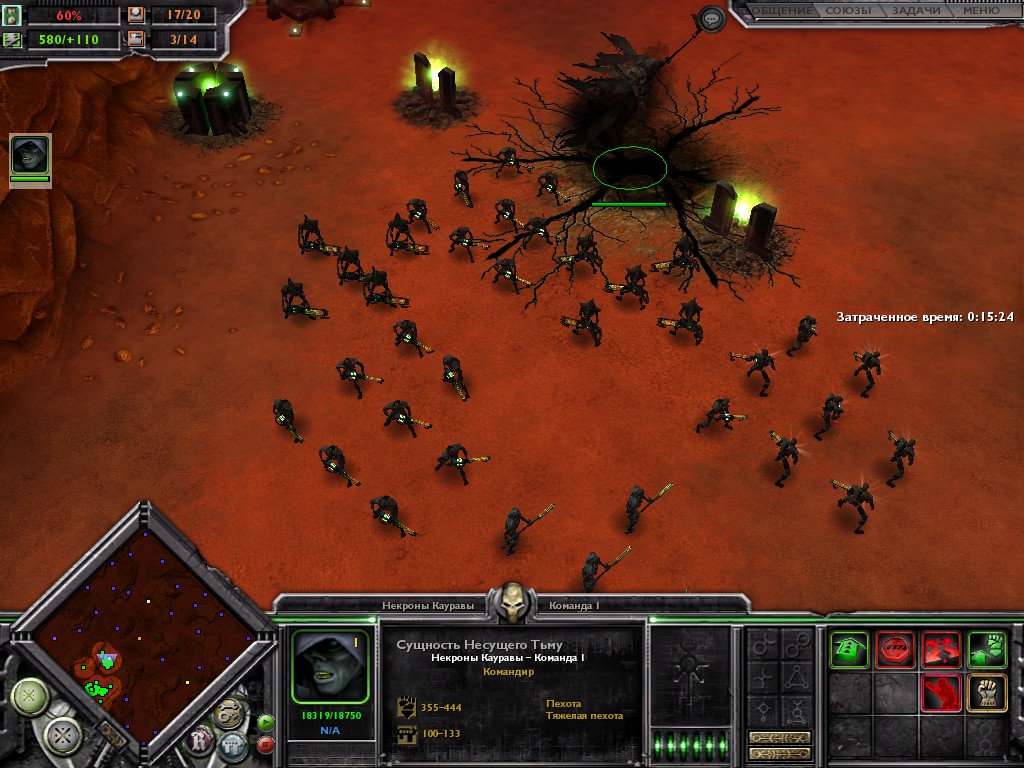
Task: Click the speech bubble chat icon
Action: tap(711, 18)
